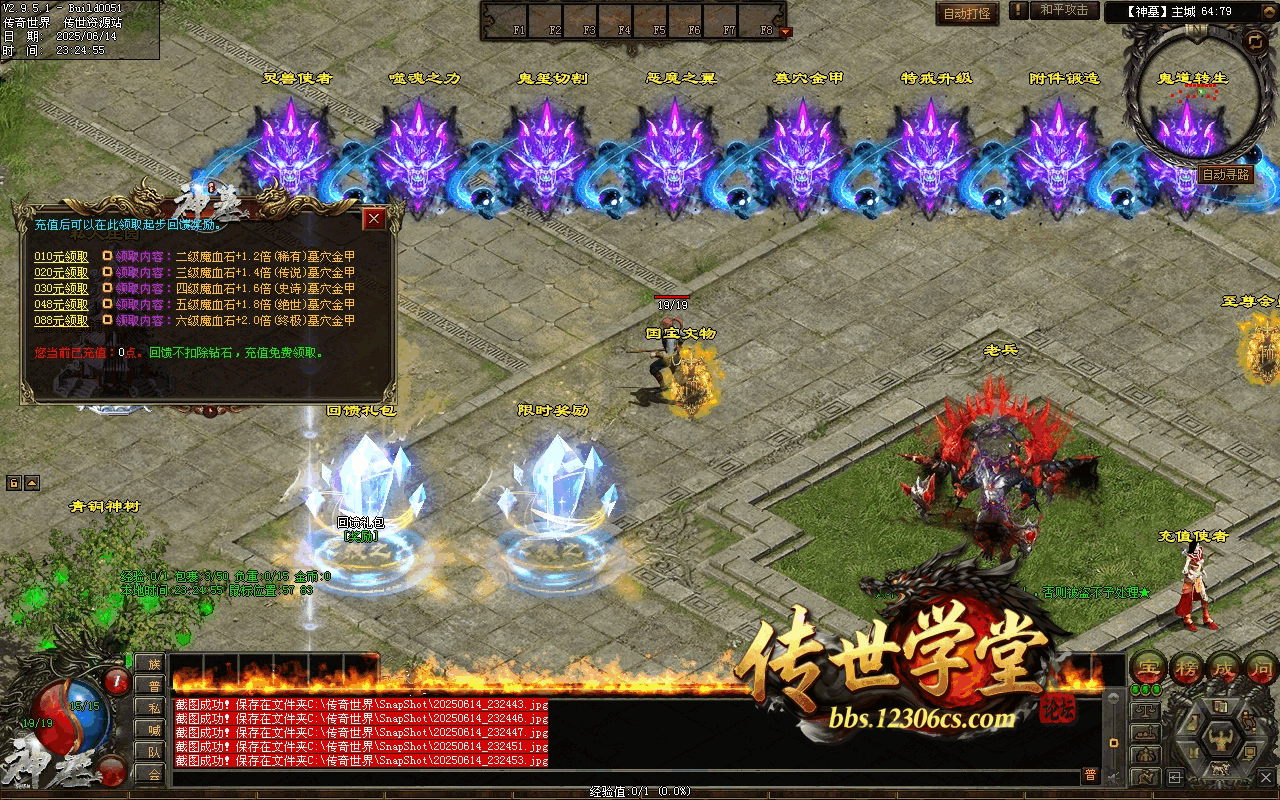Claim the 048元领取 reward
The width and height of the screenshot is (1280, 800).
tap(61, 305)
